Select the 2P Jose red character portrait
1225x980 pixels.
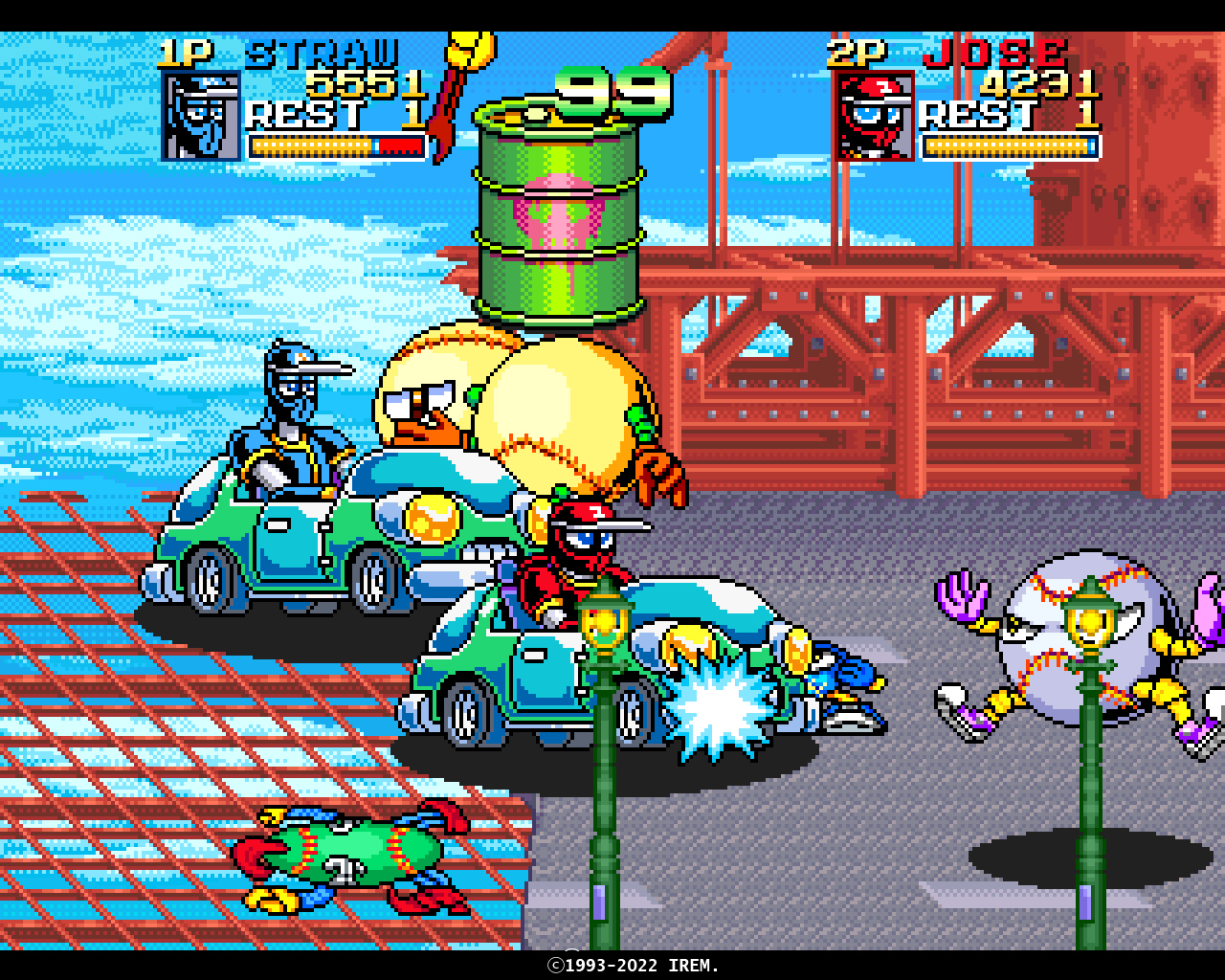pos(875,116)
